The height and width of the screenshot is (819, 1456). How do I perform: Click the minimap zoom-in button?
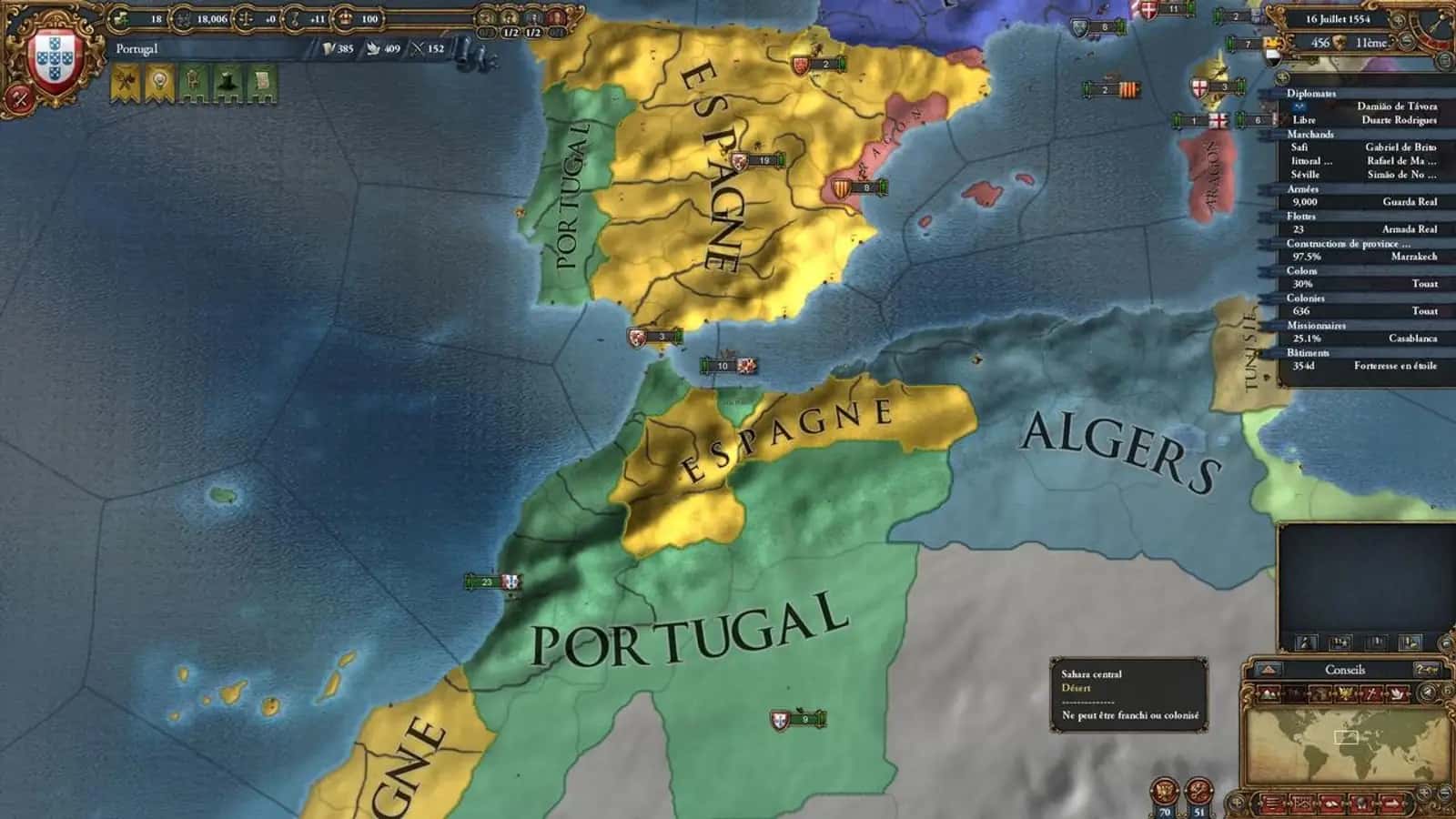tap(1424, 793)
